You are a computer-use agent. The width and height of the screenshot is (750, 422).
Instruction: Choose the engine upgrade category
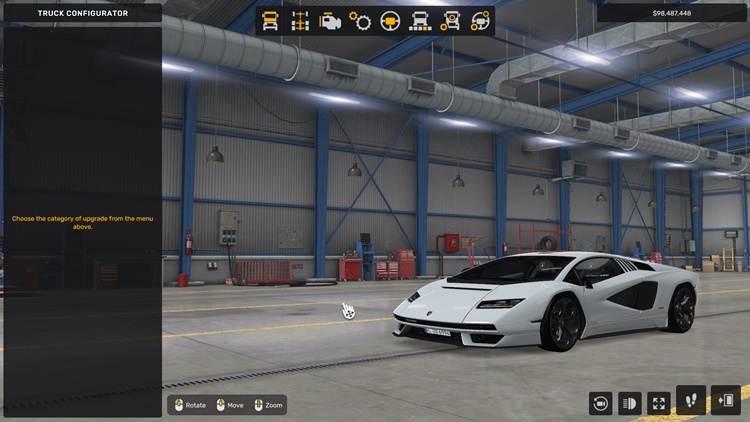330,21
